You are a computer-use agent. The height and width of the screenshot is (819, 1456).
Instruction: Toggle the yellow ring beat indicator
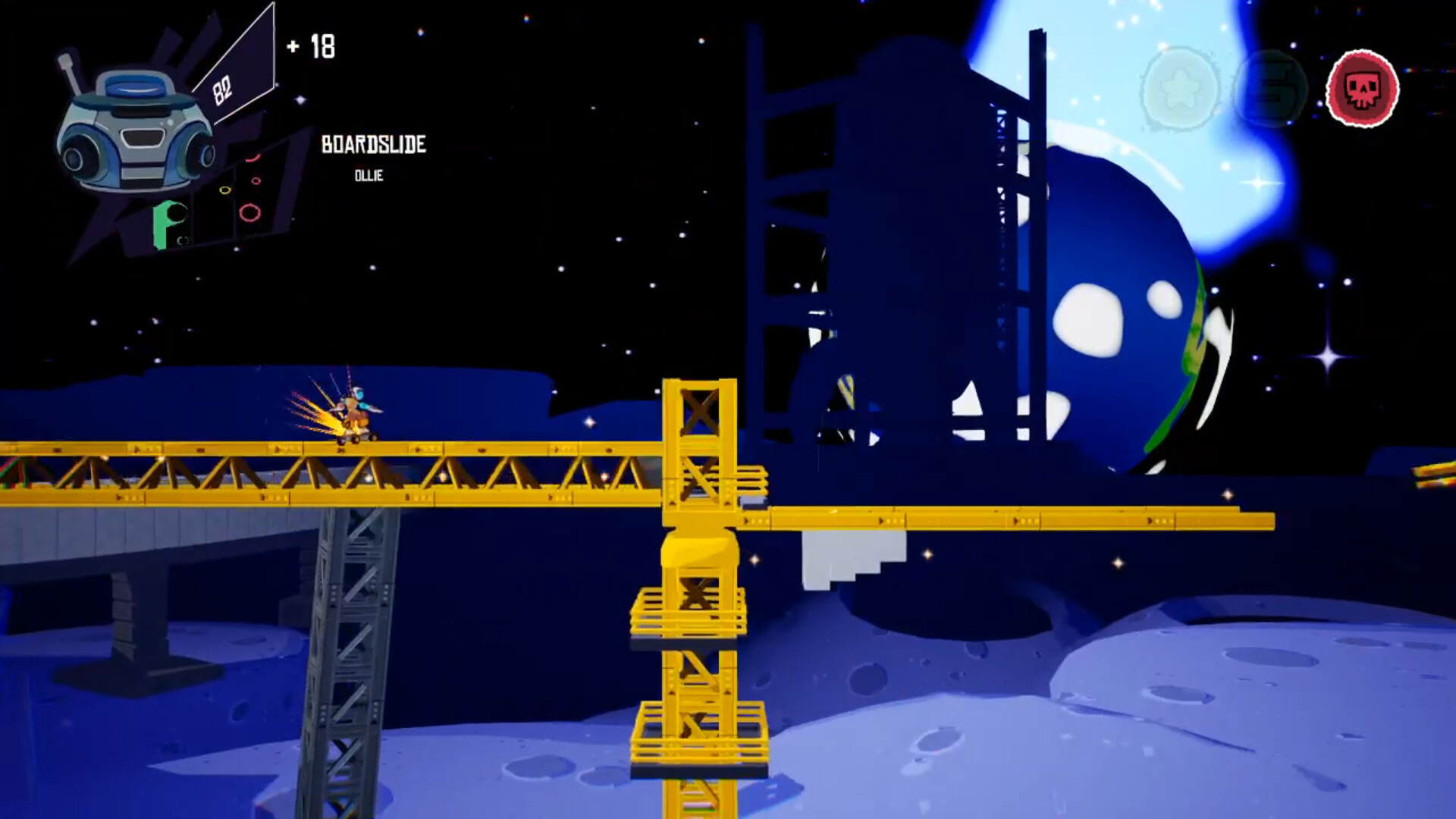click(x=225, y=190)
